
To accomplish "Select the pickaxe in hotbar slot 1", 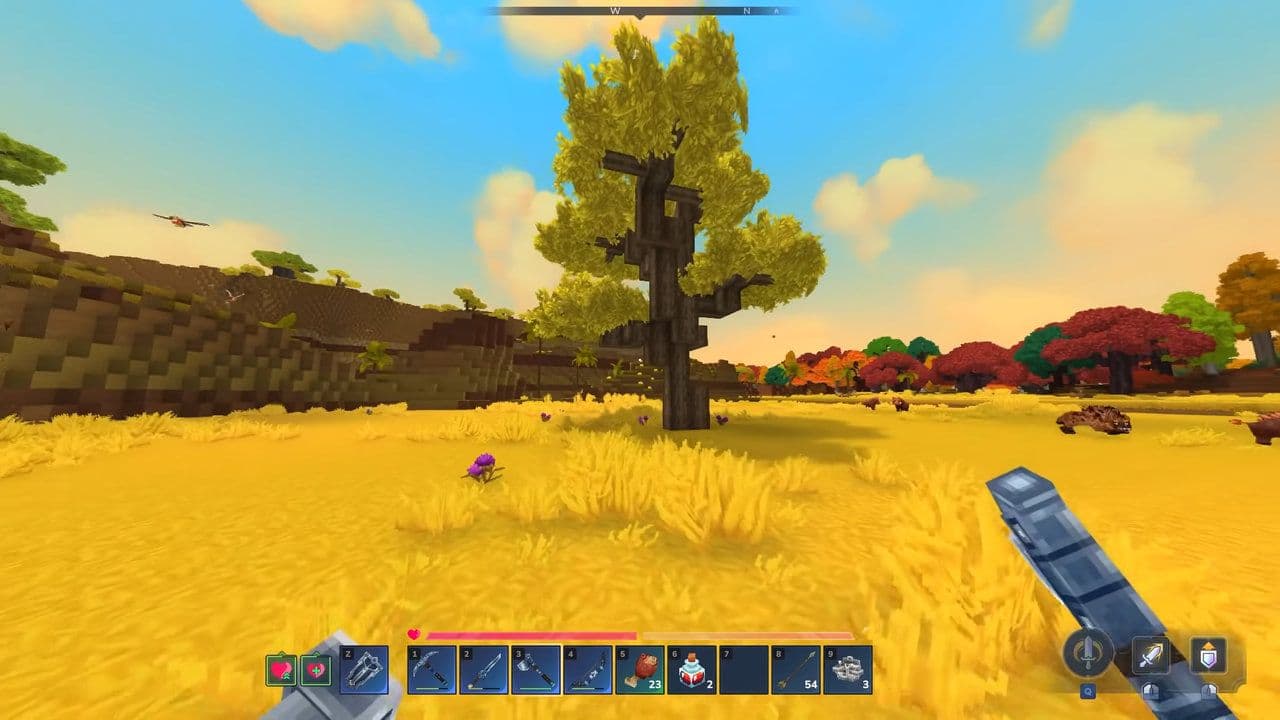I will pyautogui.click(x=432, y=670).
